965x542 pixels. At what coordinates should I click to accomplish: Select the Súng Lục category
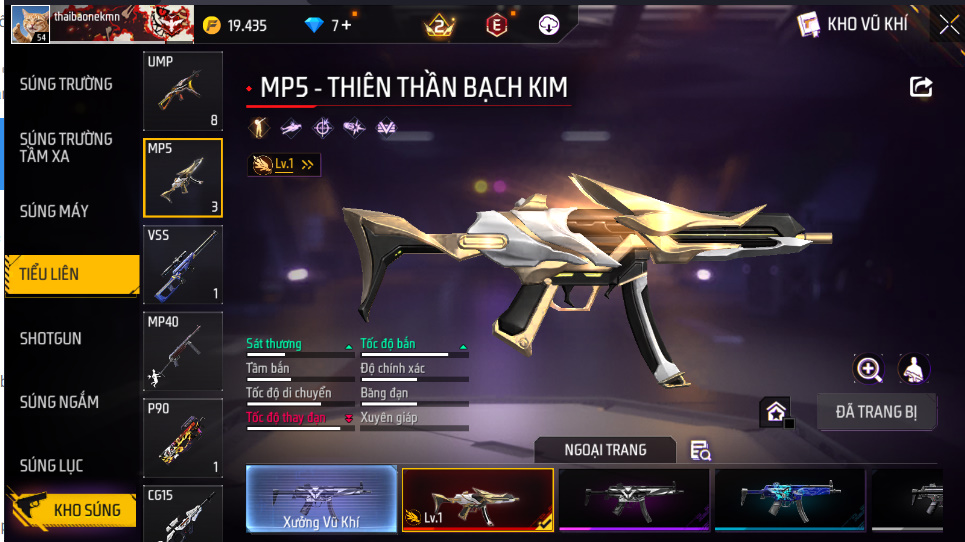[x=51, y=466]
